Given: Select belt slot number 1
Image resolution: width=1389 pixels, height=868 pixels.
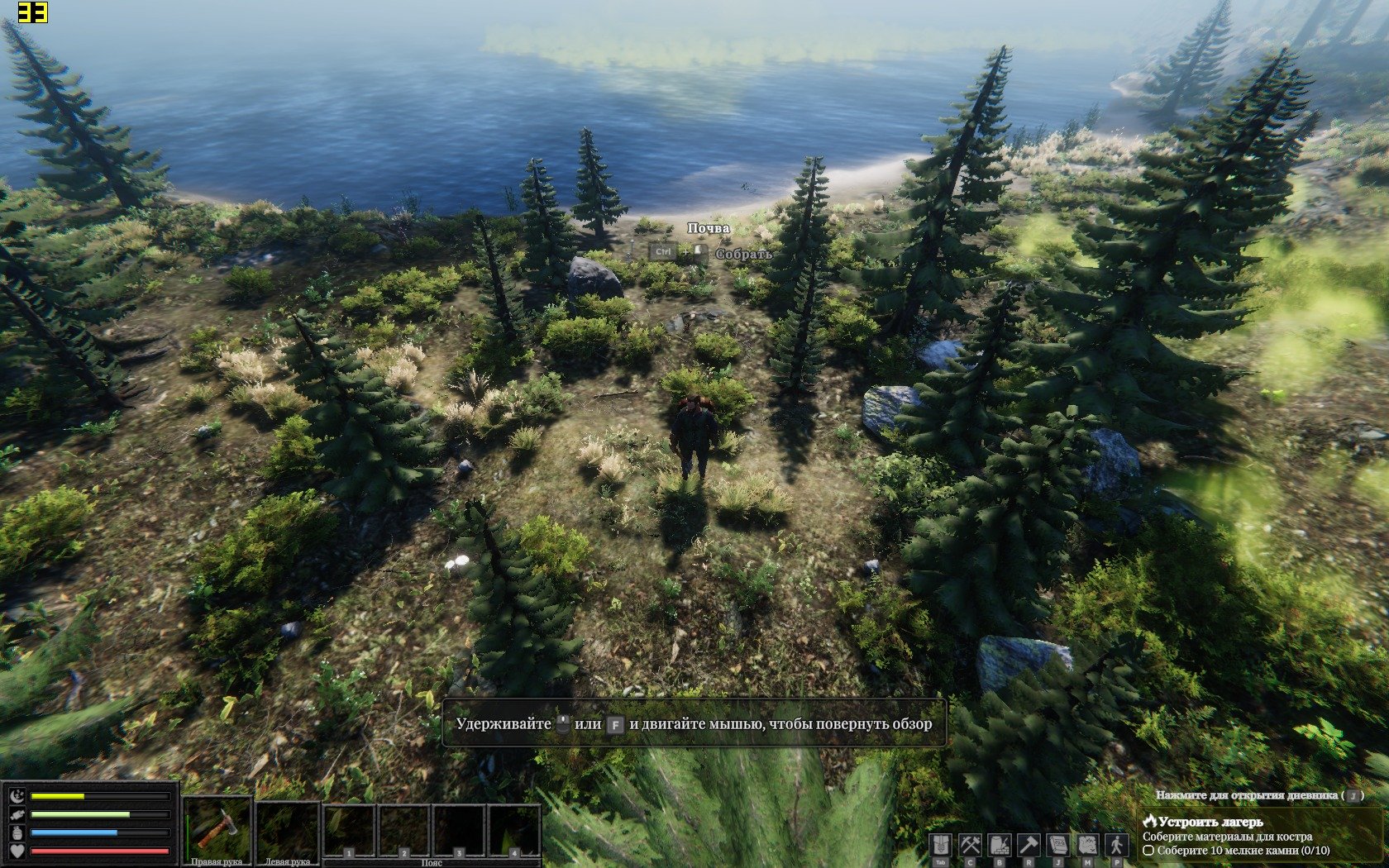Looking at the screenshot, I should pos(350,831).
